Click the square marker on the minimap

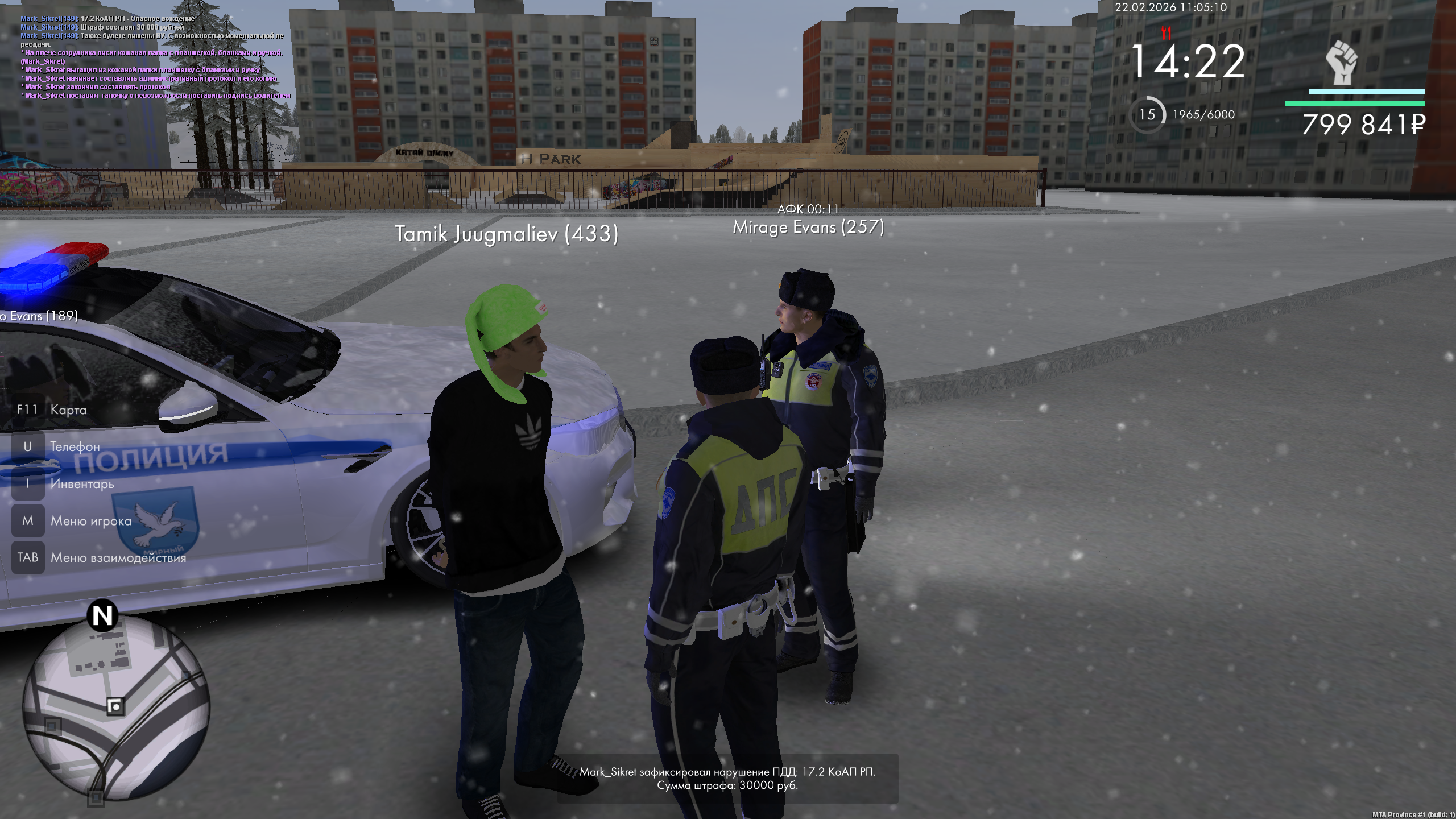(115, 706)
